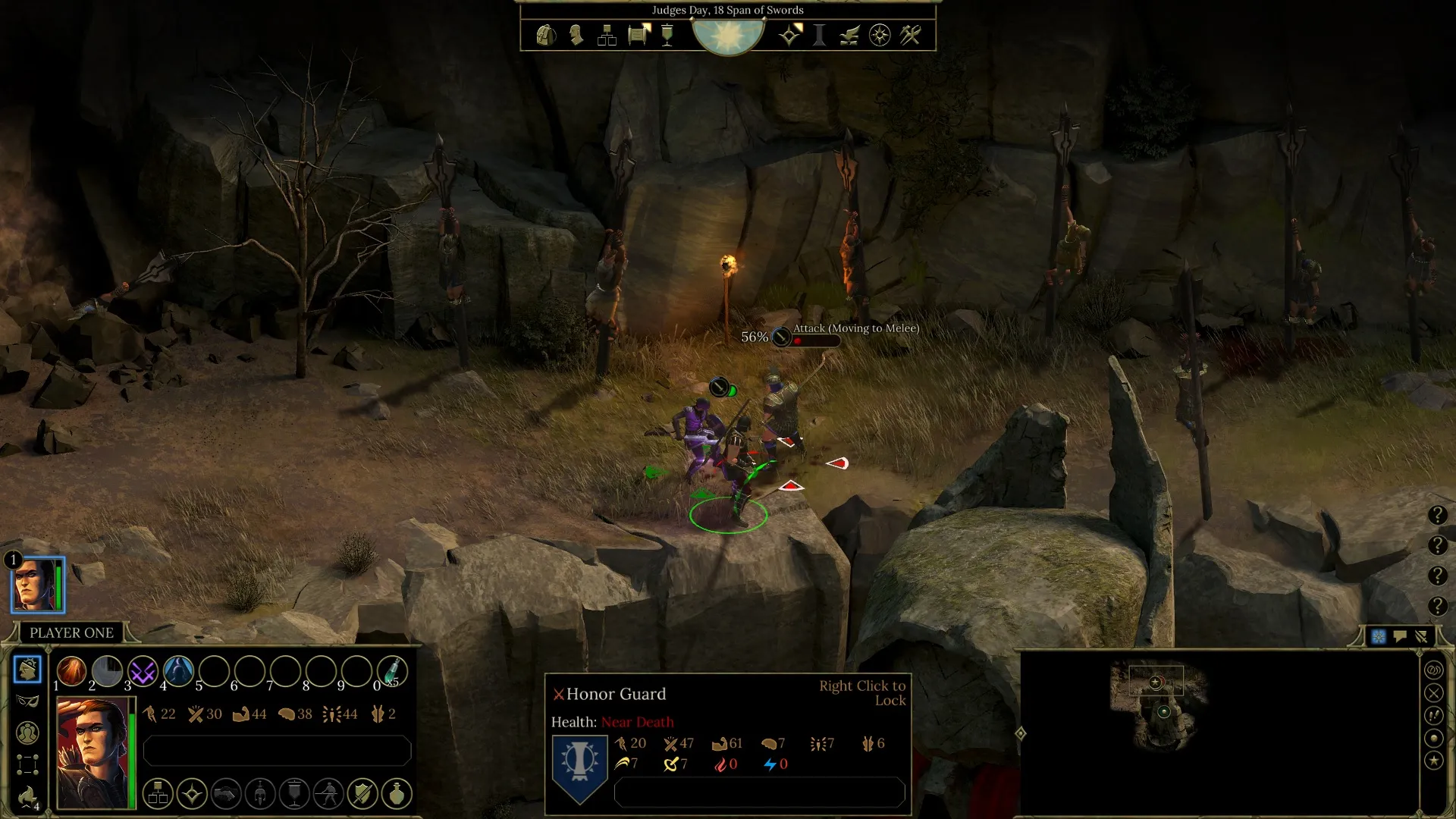Open the chalice banner reputation icon

(x=667, y=35)
